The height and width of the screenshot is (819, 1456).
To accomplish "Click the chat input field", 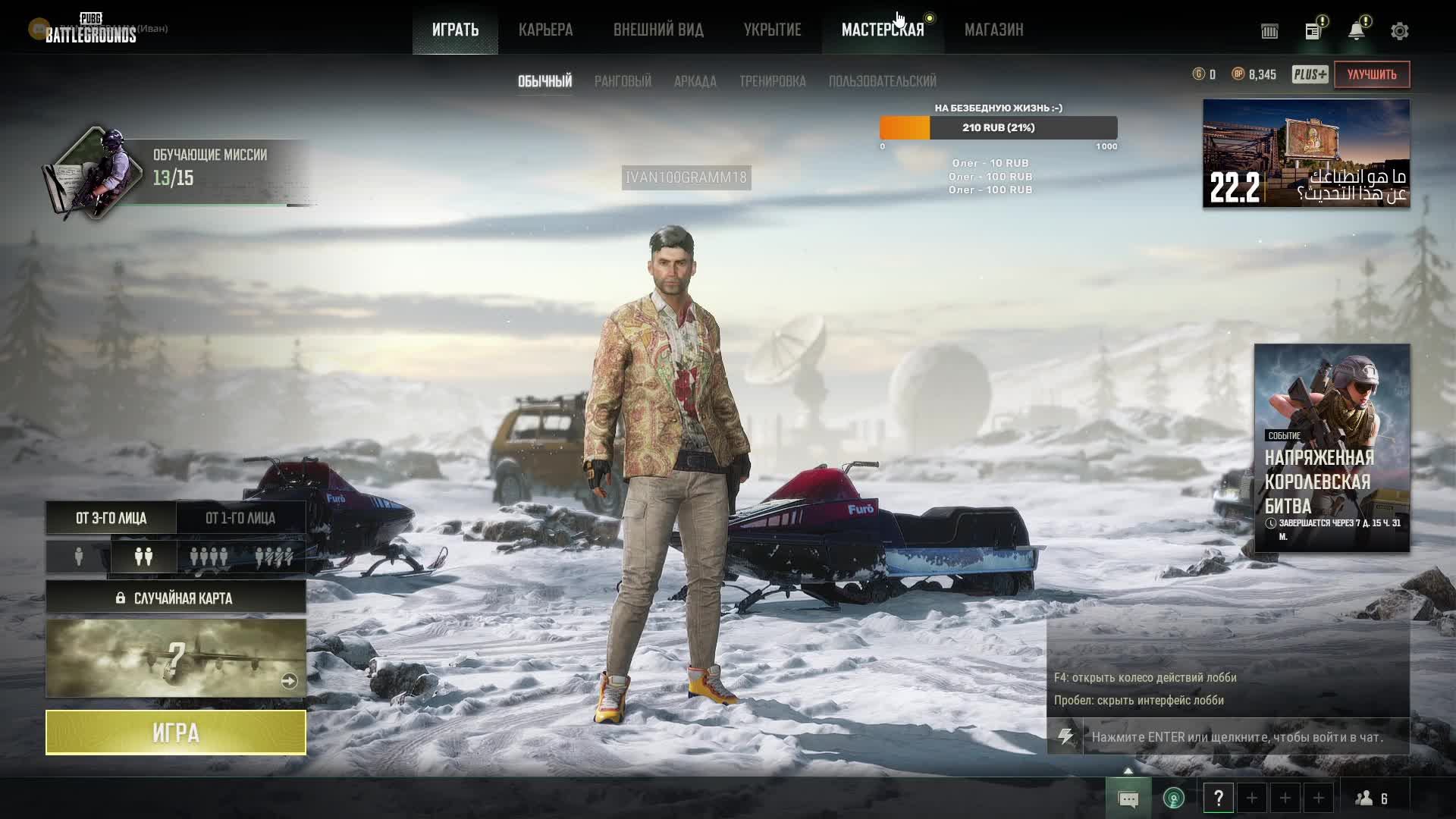I will [1244, 737].
